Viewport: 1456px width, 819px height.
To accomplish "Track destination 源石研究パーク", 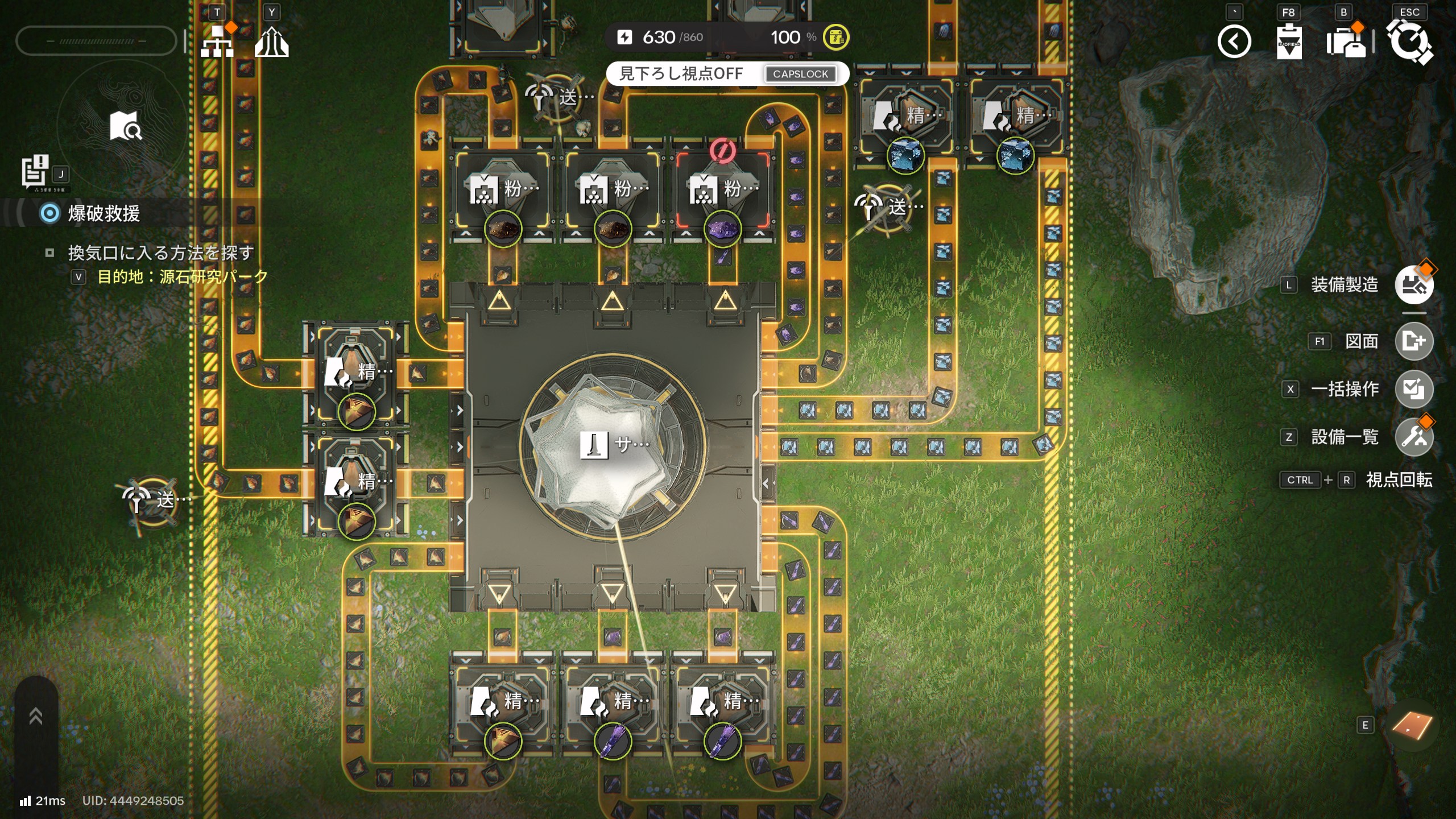I will tap(182, 277).
